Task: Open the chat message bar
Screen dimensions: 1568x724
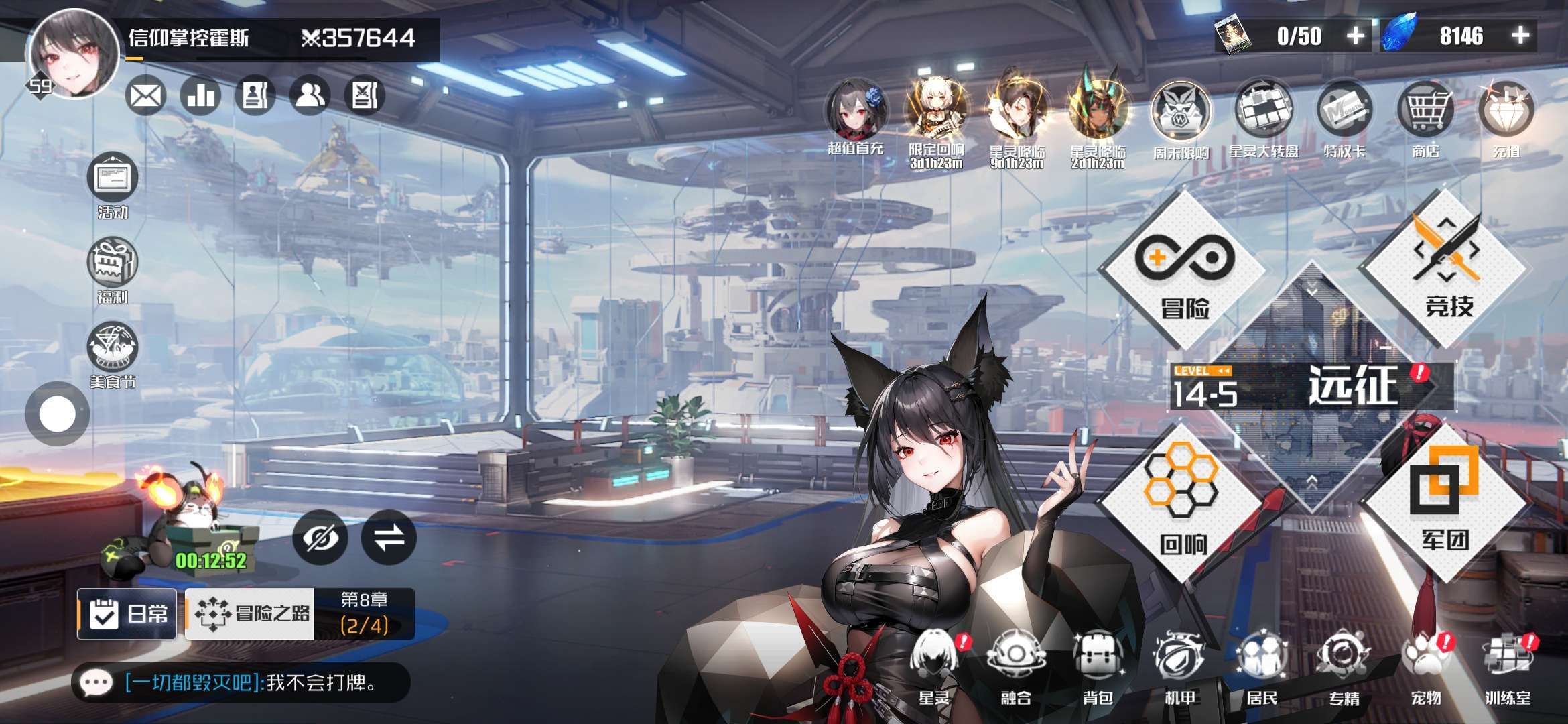Action: [x=241, y=683]
